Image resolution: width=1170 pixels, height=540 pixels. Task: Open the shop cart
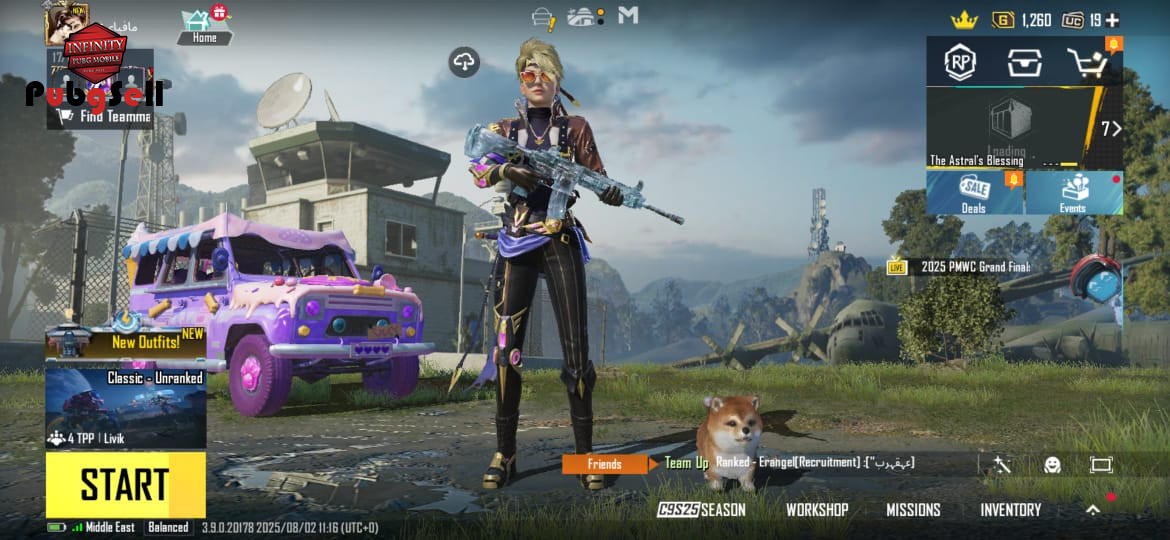(1087, 63)
